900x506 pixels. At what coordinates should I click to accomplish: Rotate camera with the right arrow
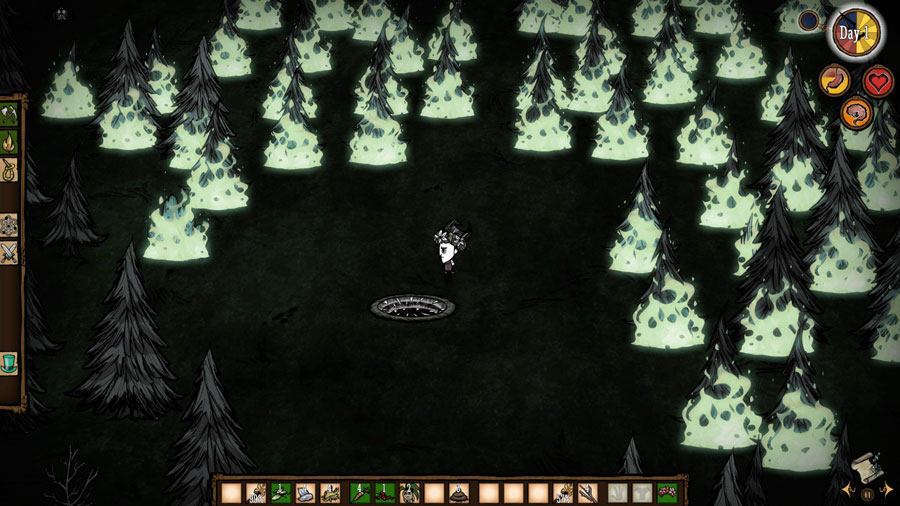tap(888, 491)
